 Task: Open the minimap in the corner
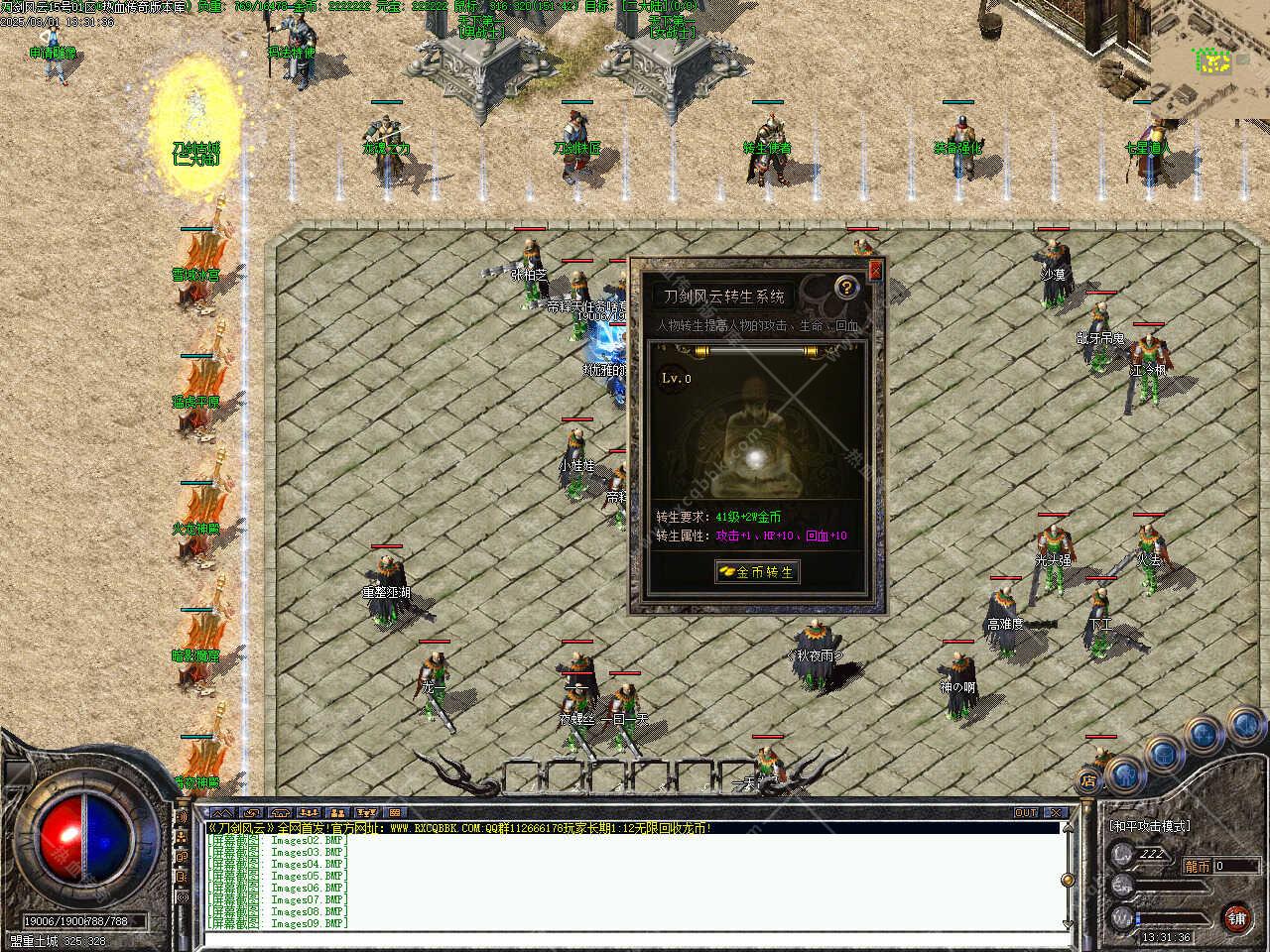1212,59
